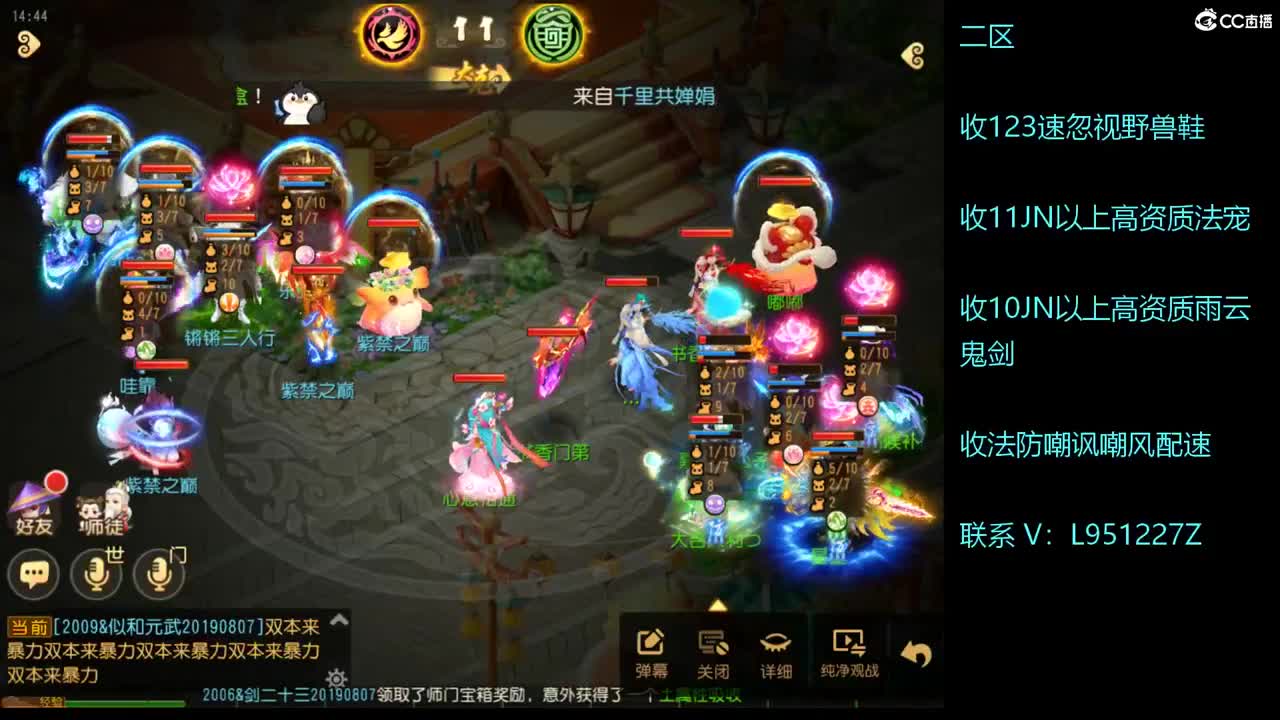Image resolution: width=1280 pixels, height=720 pixels.
Task: Toggle the 门 guild channel microphone
Action: 158,573
